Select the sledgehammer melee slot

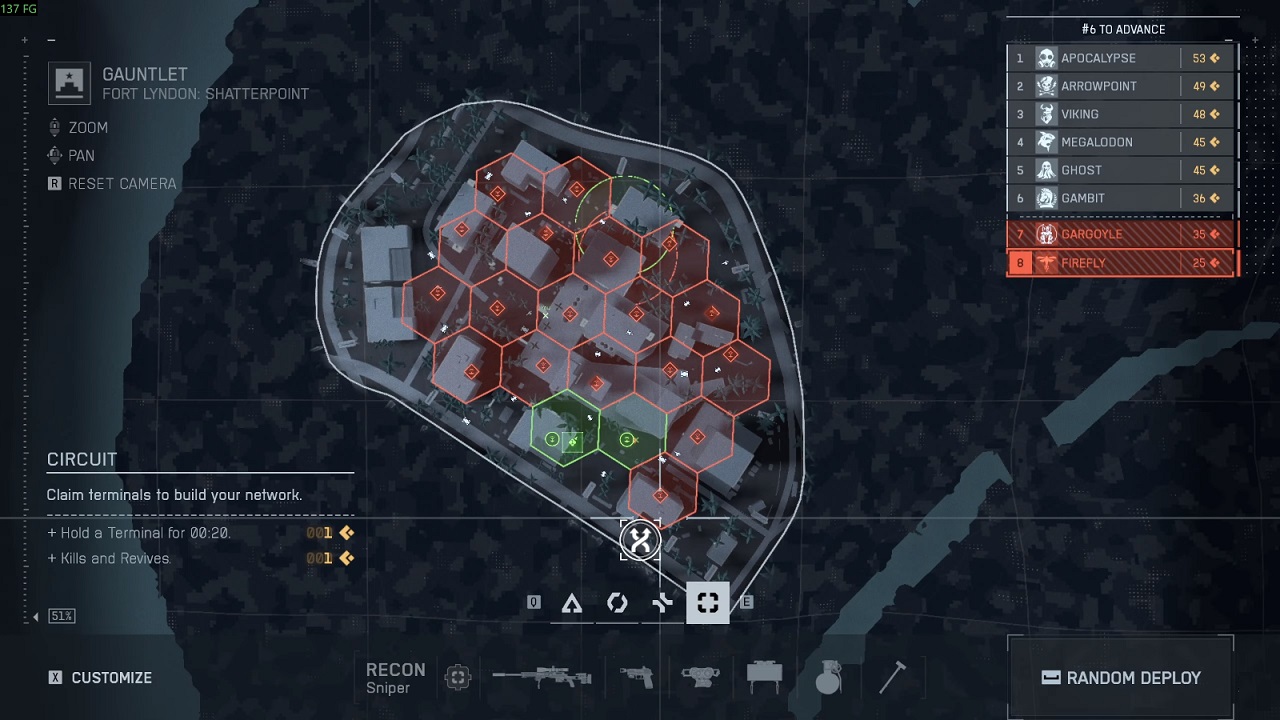tap(892, 677)
